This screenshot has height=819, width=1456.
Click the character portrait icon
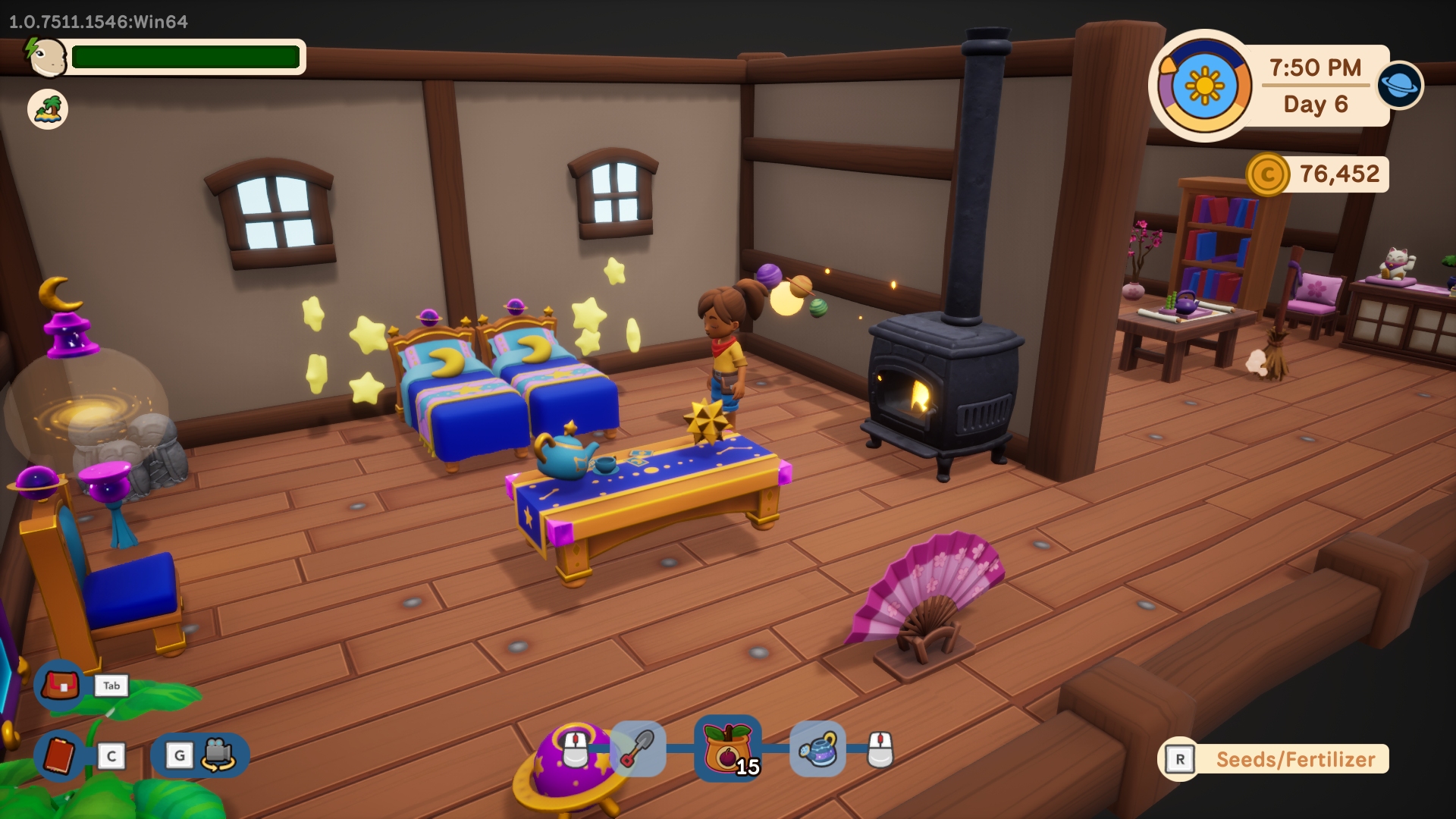[x=48, y=57]
